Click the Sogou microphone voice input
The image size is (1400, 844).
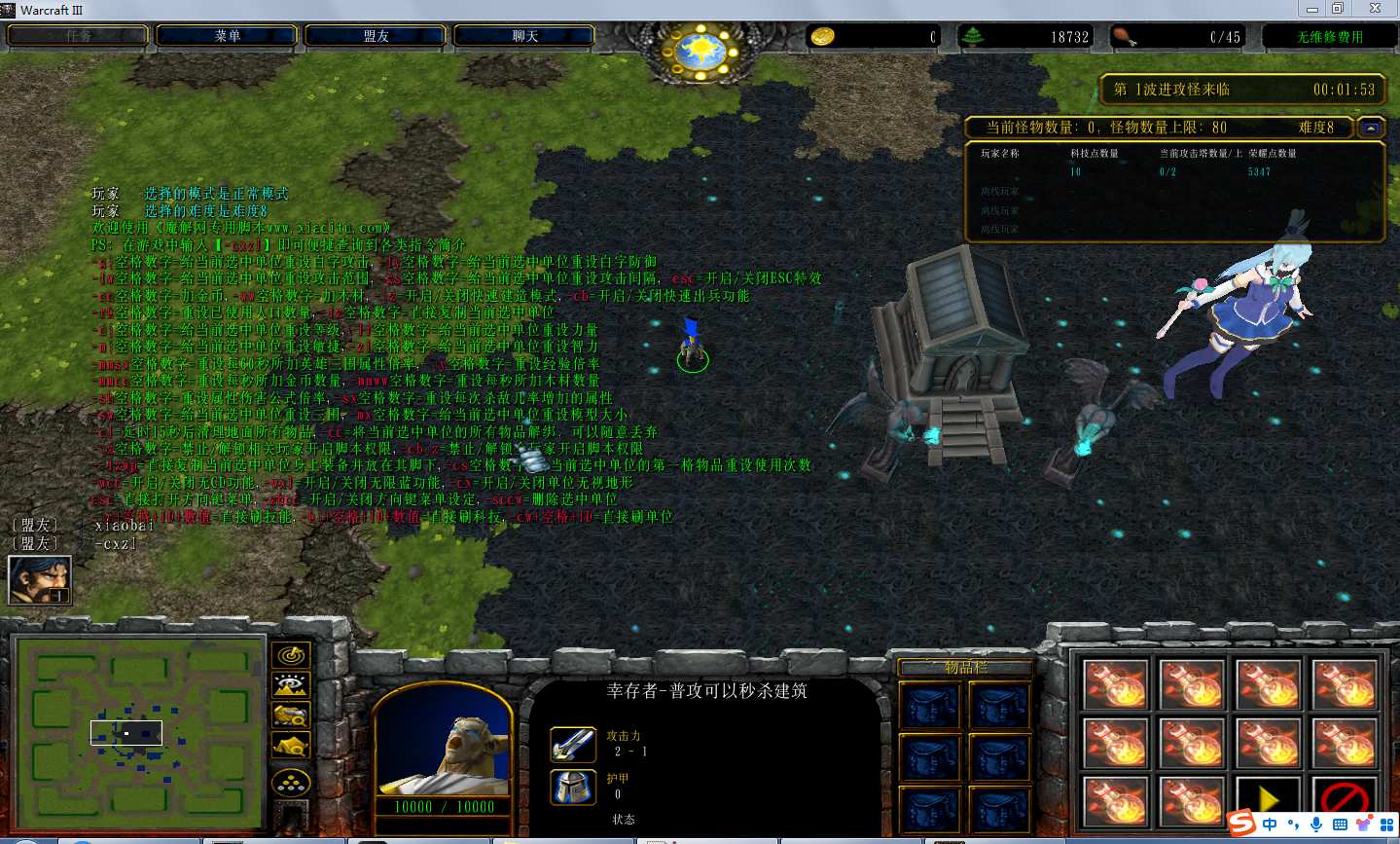coord(1316,825)
